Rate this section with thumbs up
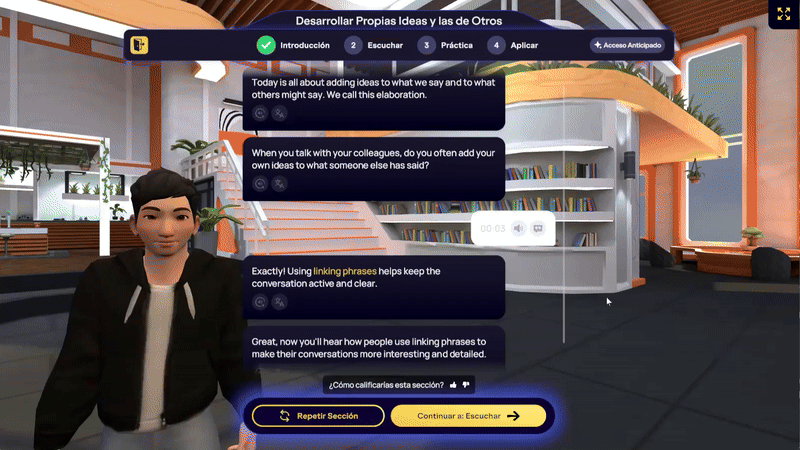Image resolution: width=800 pixels, height=450 pixels. click(x=453, y=384)
